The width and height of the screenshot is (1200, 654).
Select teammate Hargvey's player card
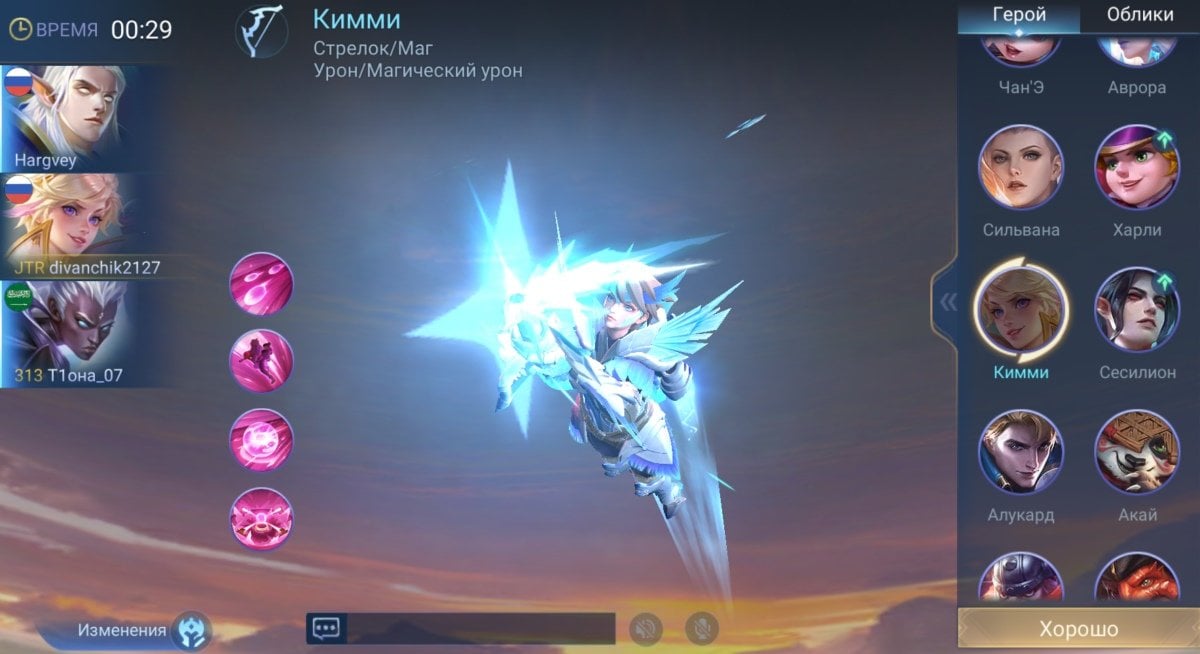64,118
